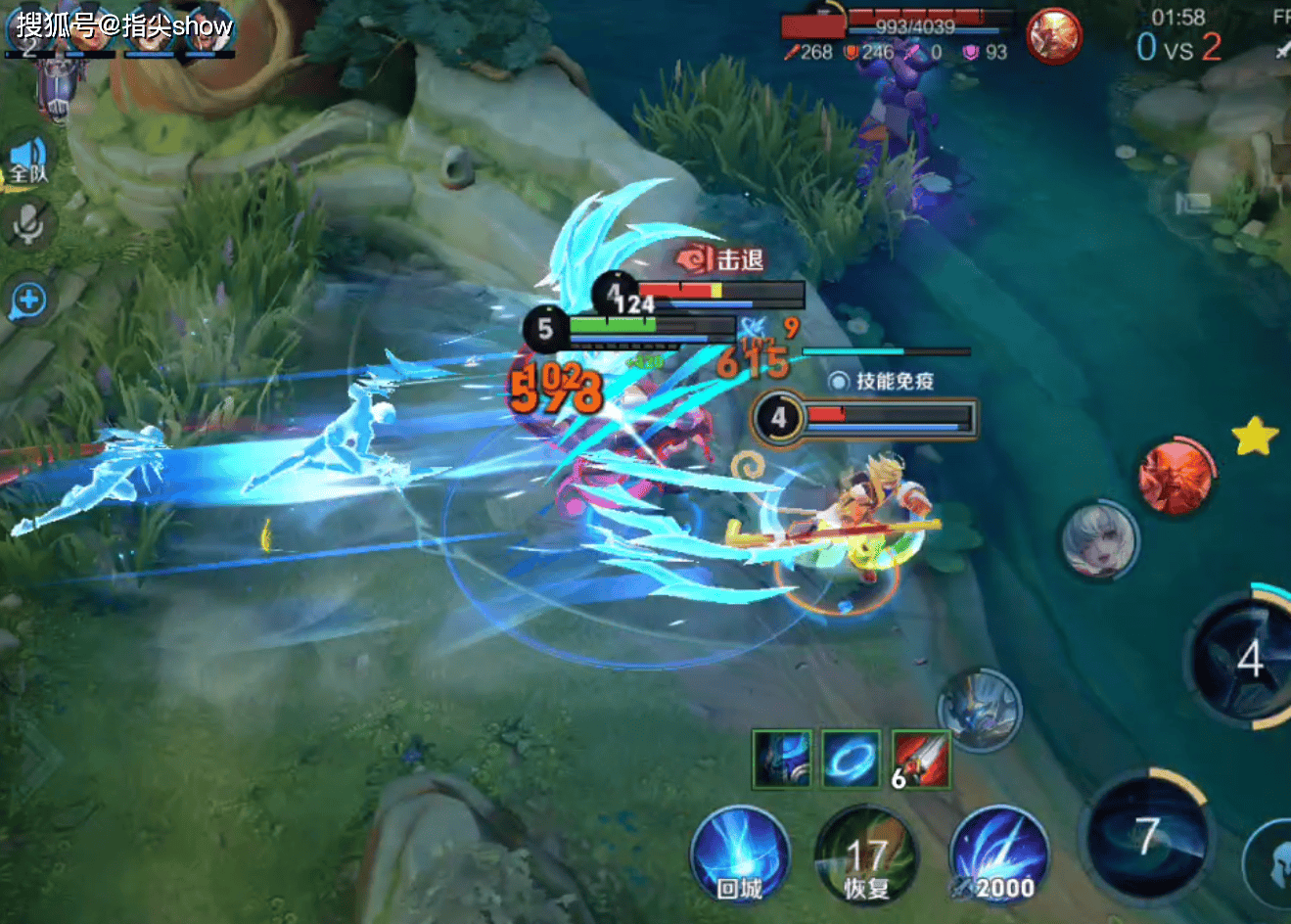Tap the round armored hero icon above items
1291x924 pixels.
coord(980,710)
